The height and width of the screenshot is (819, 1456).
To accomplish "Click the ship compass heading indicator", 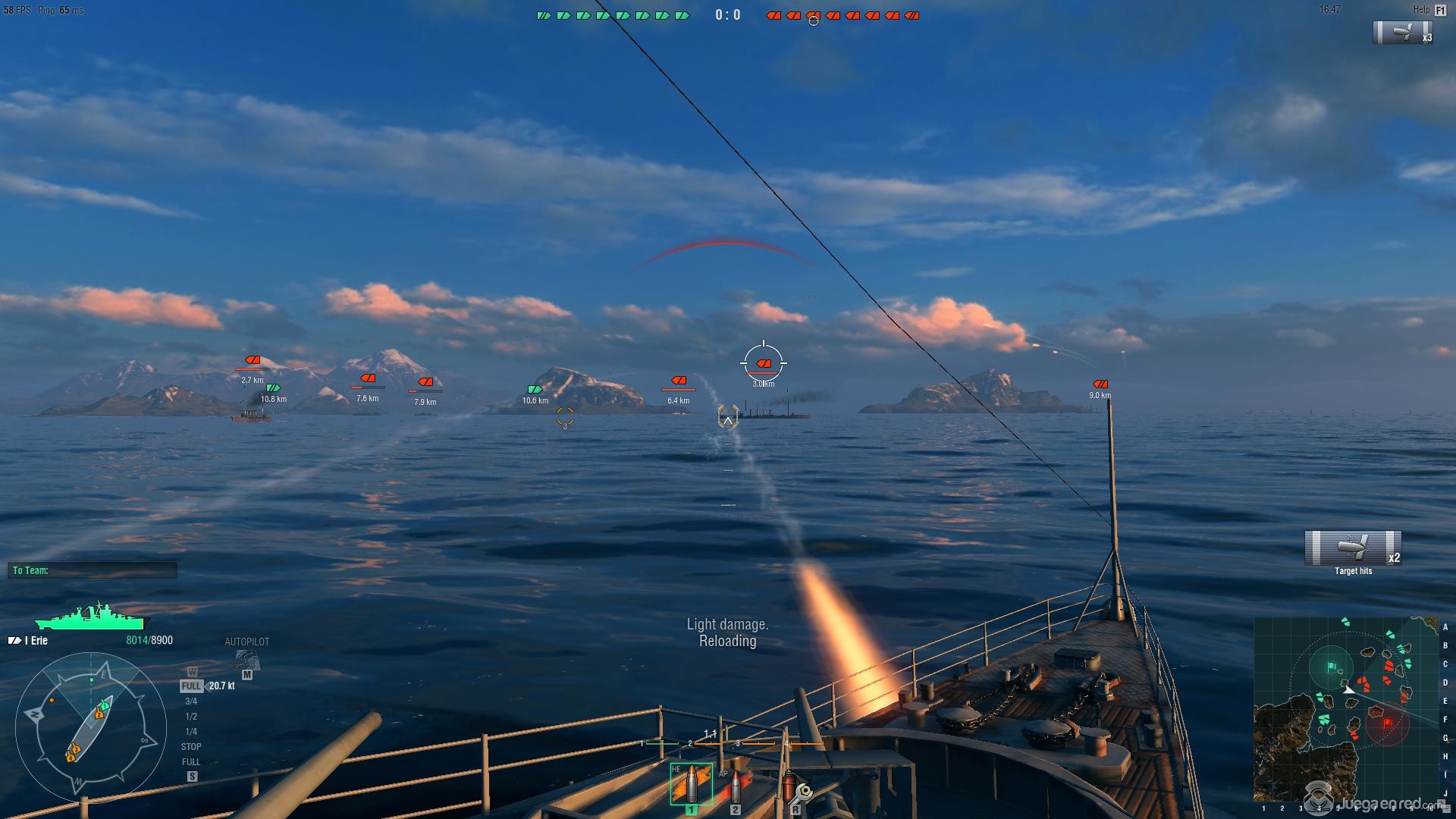I will point(90,728).
